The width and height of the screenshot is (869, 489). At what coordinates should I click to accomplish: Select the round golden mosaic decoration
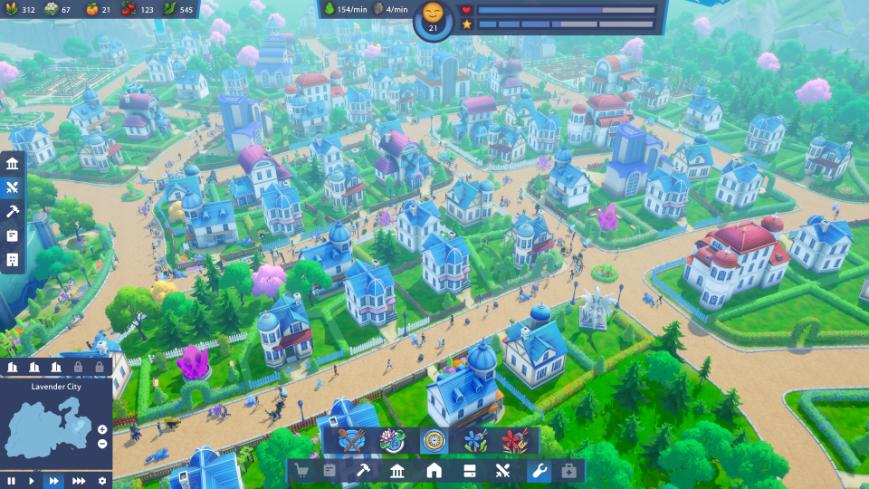[433, 441]
